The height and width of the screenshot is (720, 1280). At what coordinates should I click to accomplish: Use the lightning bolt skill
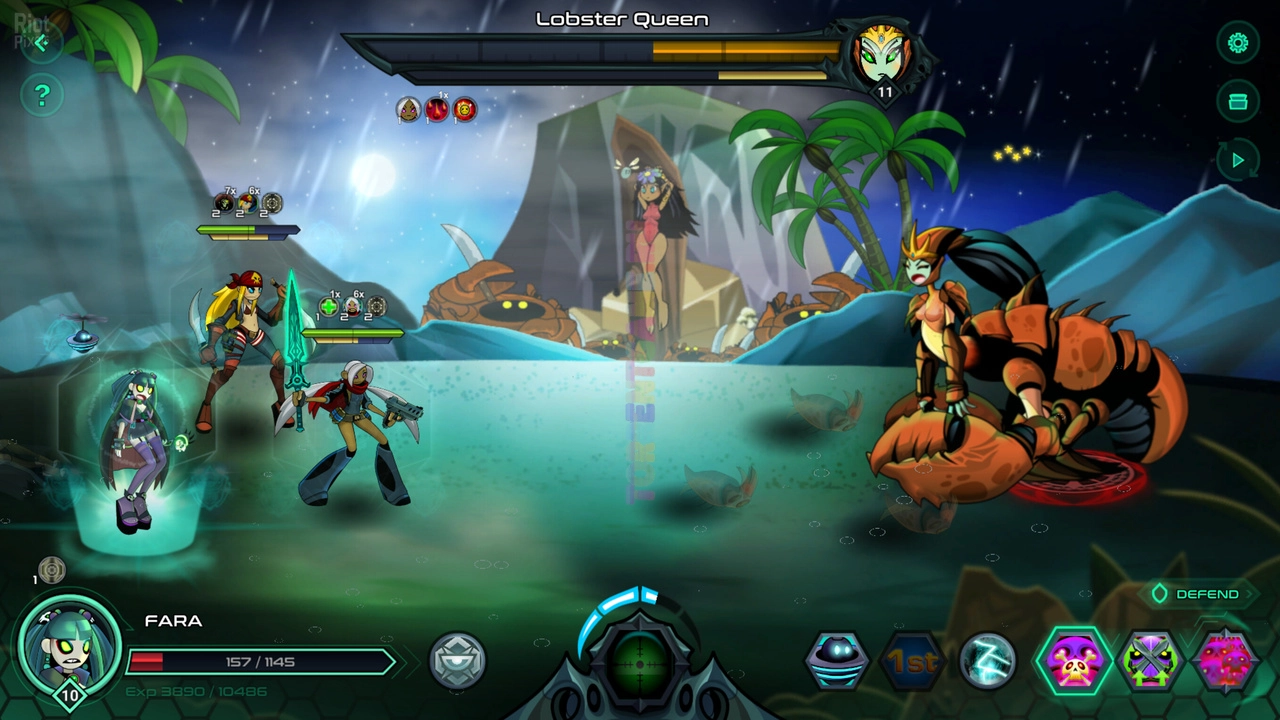point(987,661)
